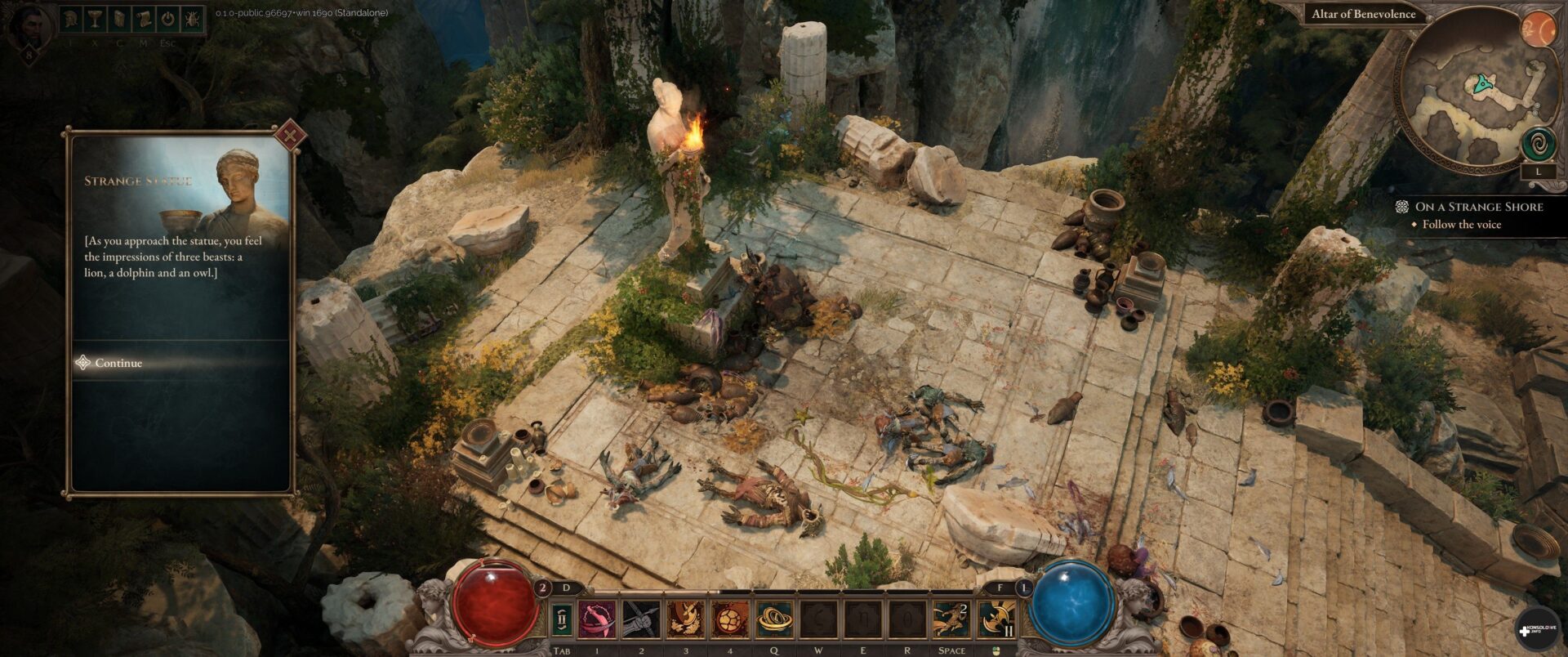Click the green spiral button by minimap
Screen dimensions: 1568x657
(1537, 145)
